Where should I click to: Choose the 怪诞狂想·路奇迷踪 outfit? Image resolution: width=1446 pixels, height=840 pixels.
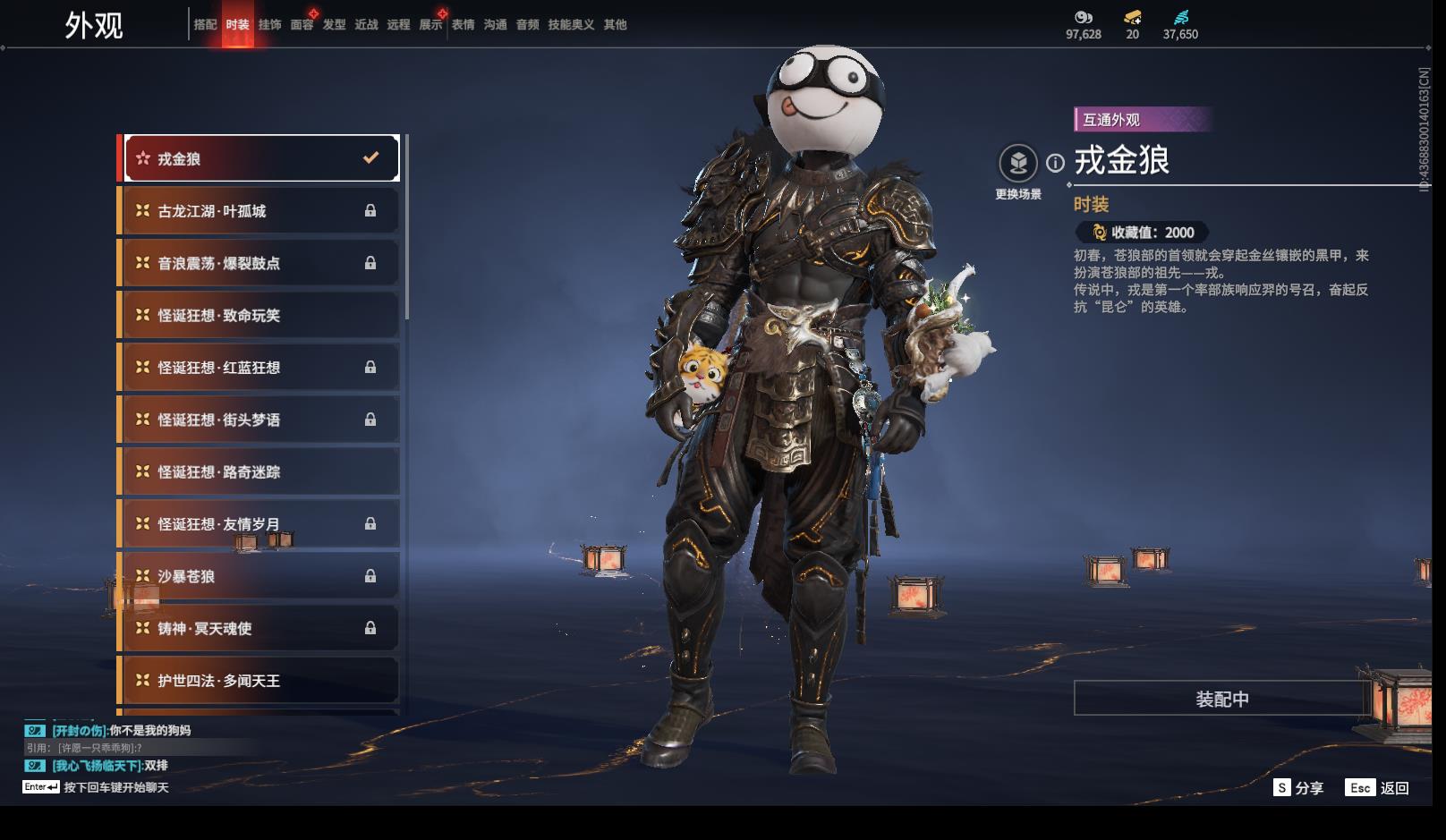point(260,471)
